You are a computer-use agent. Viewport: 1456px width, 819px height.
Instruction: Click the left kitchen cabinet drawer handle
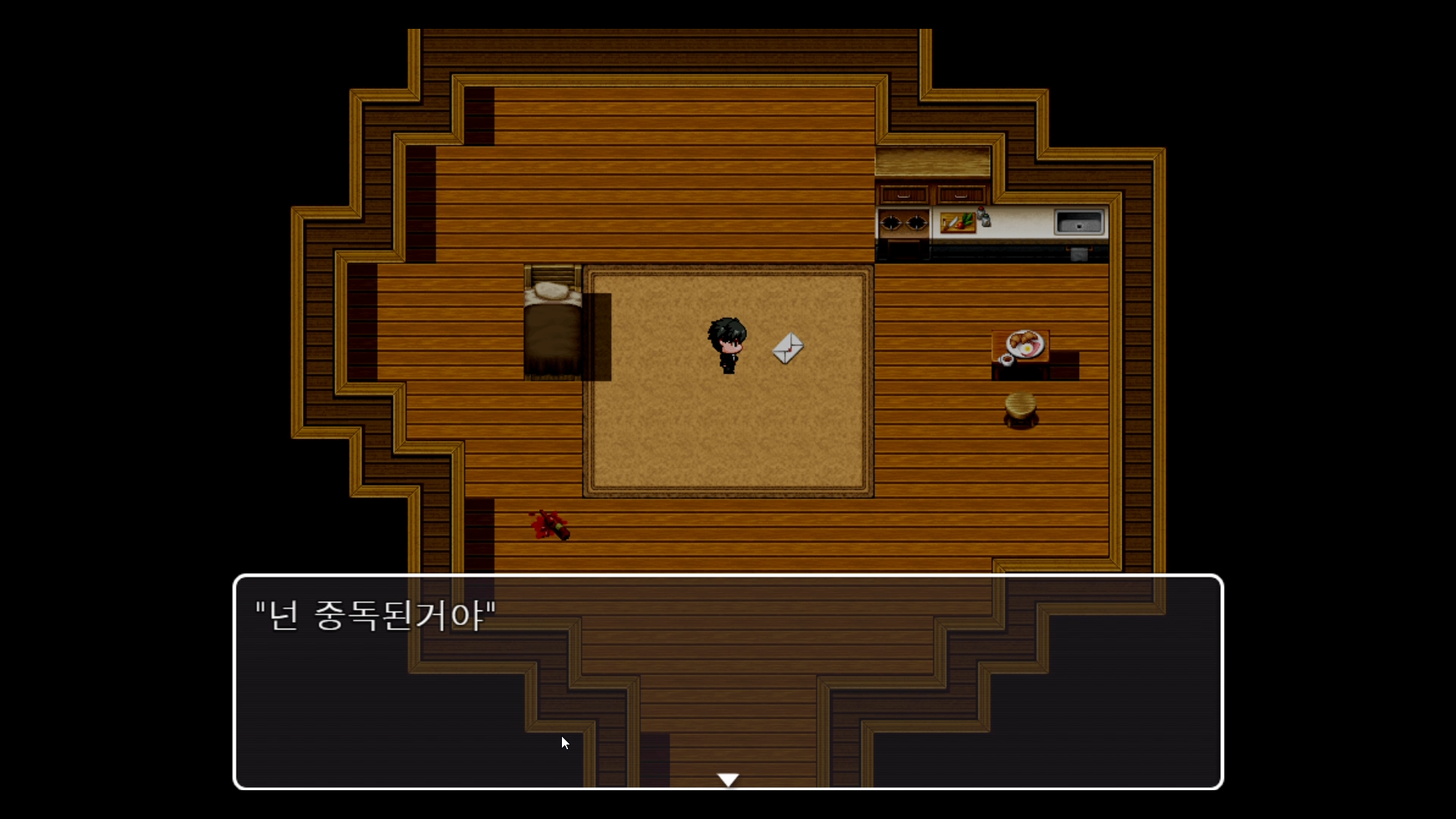tap(903, 197)
